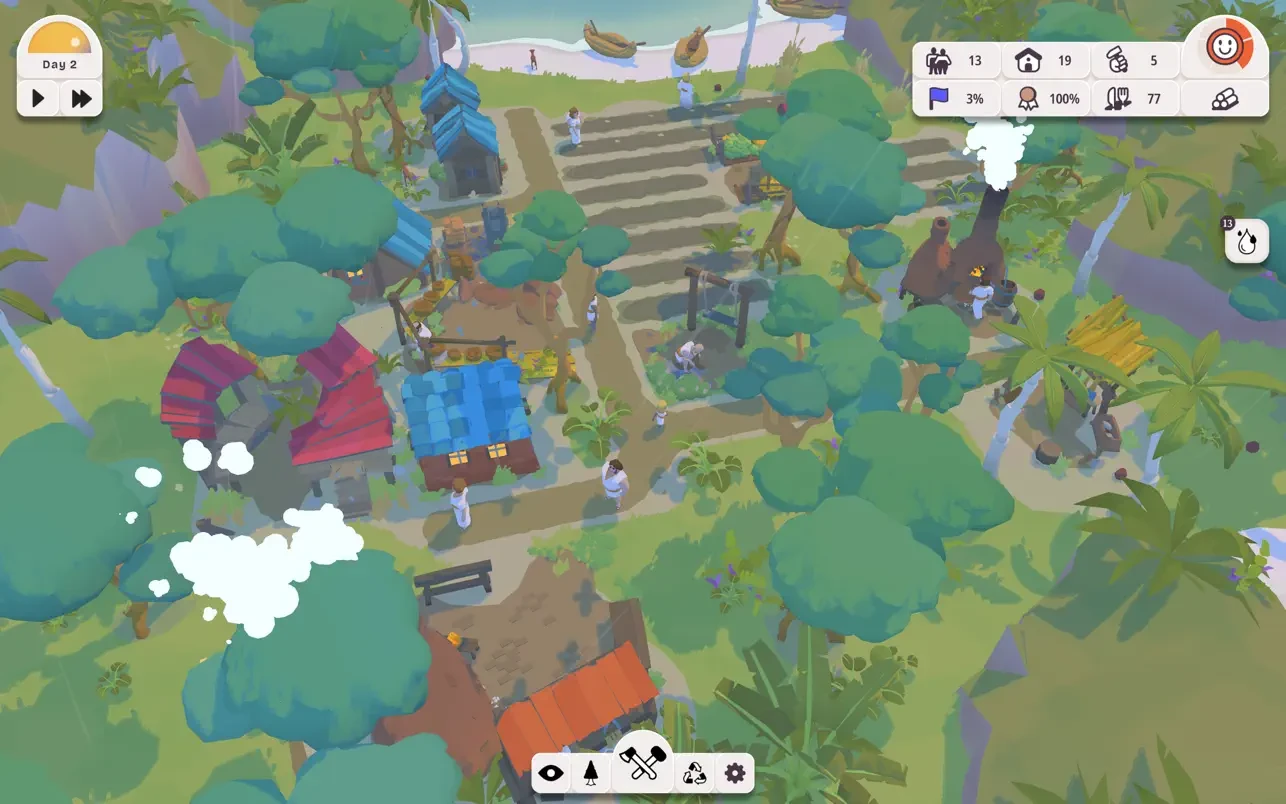
Task: Open the medal ribbon rating stat
Action: [x=1045, y=99]
